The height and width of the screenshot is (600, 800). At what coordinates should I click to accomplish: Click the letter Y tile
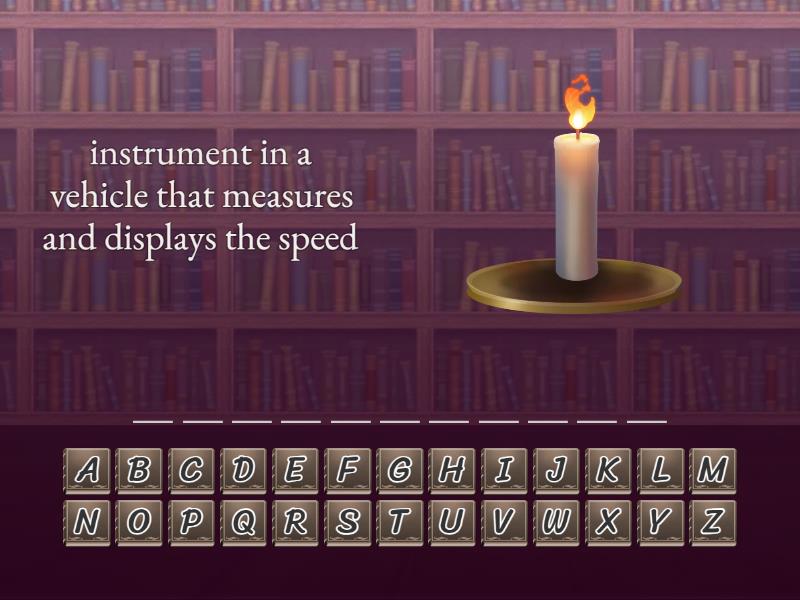tap(660, 522)
